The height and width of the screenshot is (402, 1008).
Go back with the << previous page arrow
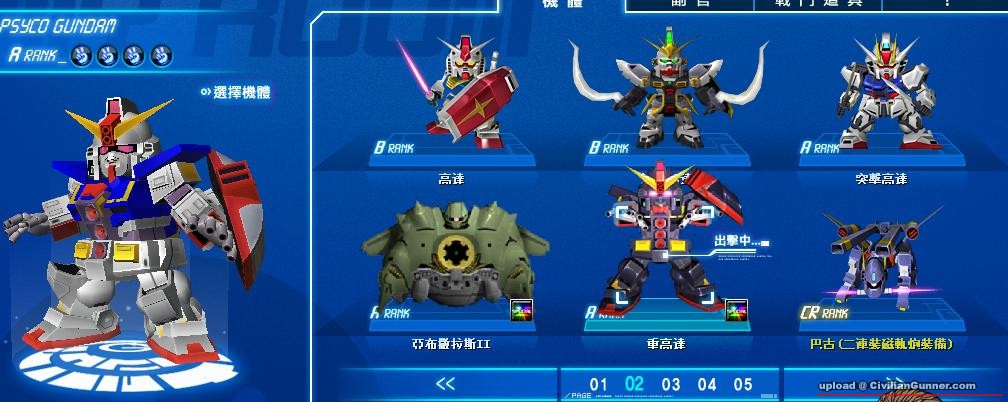coord(446,383)
